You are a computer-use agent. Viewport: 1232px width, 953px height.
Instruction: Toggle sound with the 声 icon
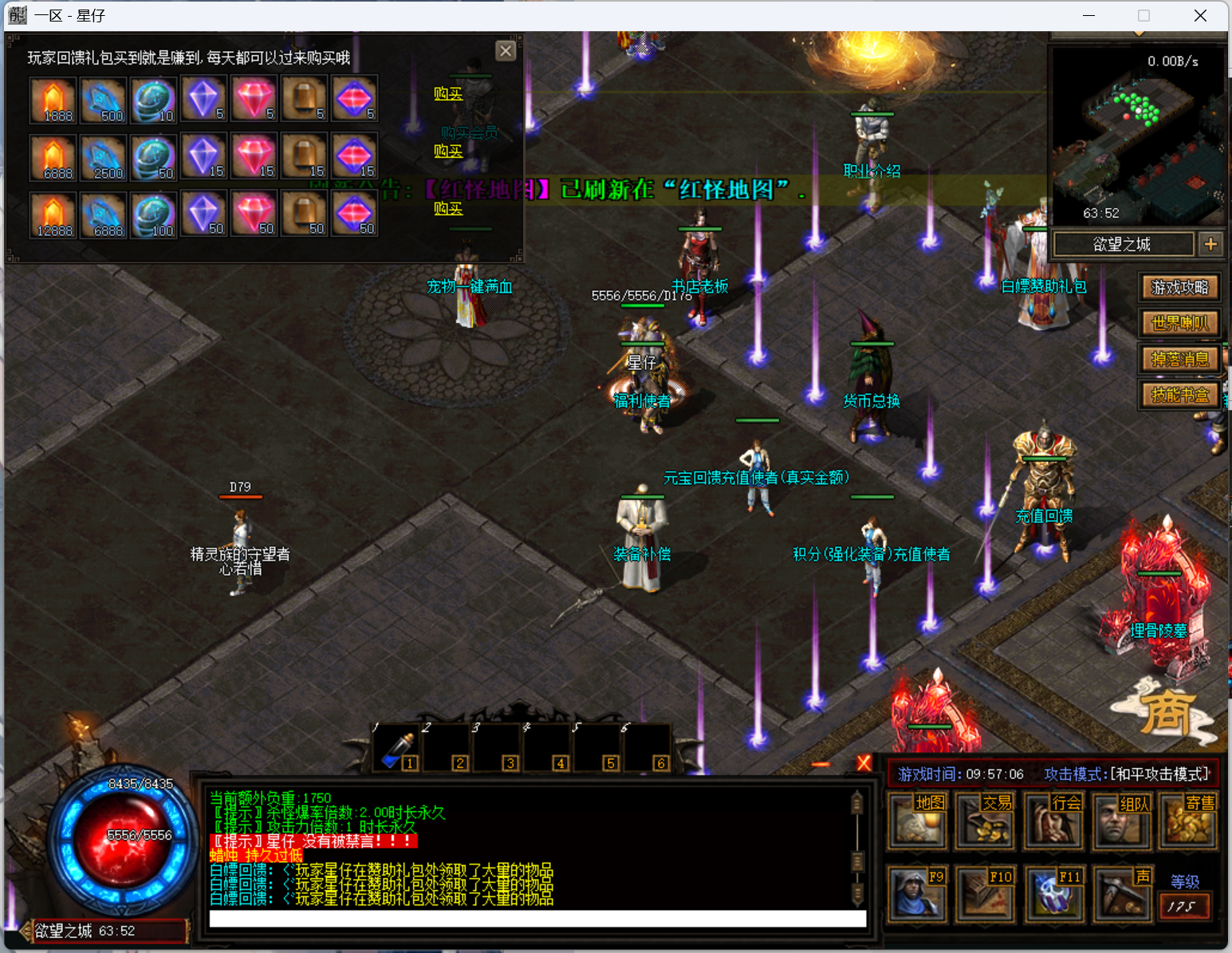click(x=1120, y=894)
